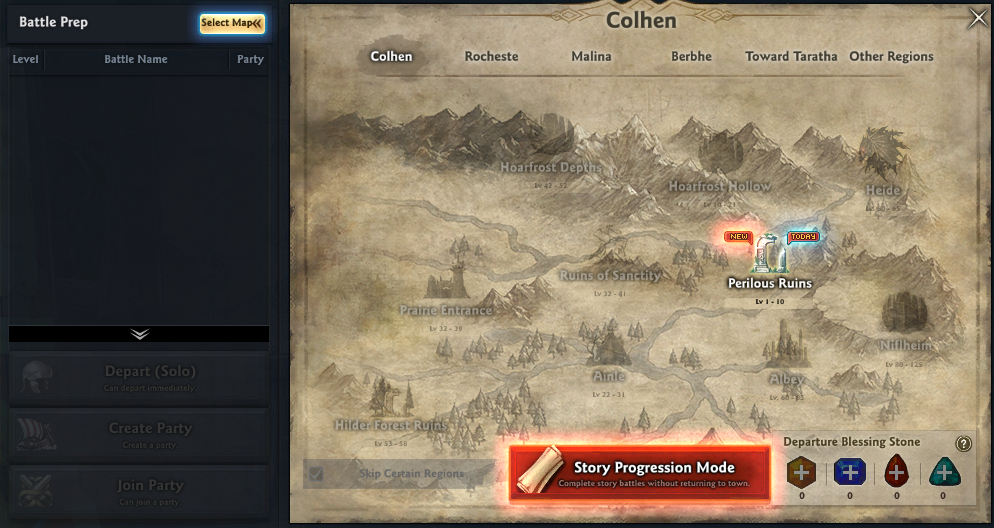This screenshot has height=528, width=994.
Task: Show the Berbhe region map
Action: 691,57
